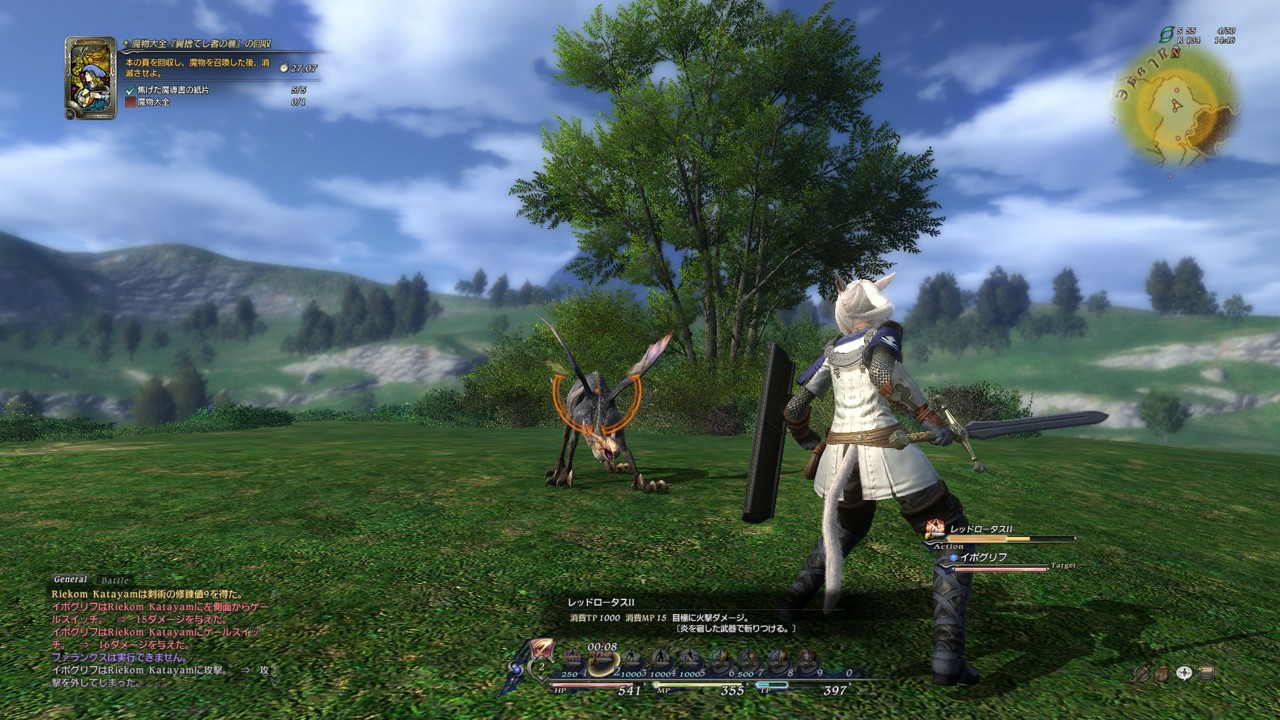
Task: Open the inventory bag icon
Action: (1141, 673)
